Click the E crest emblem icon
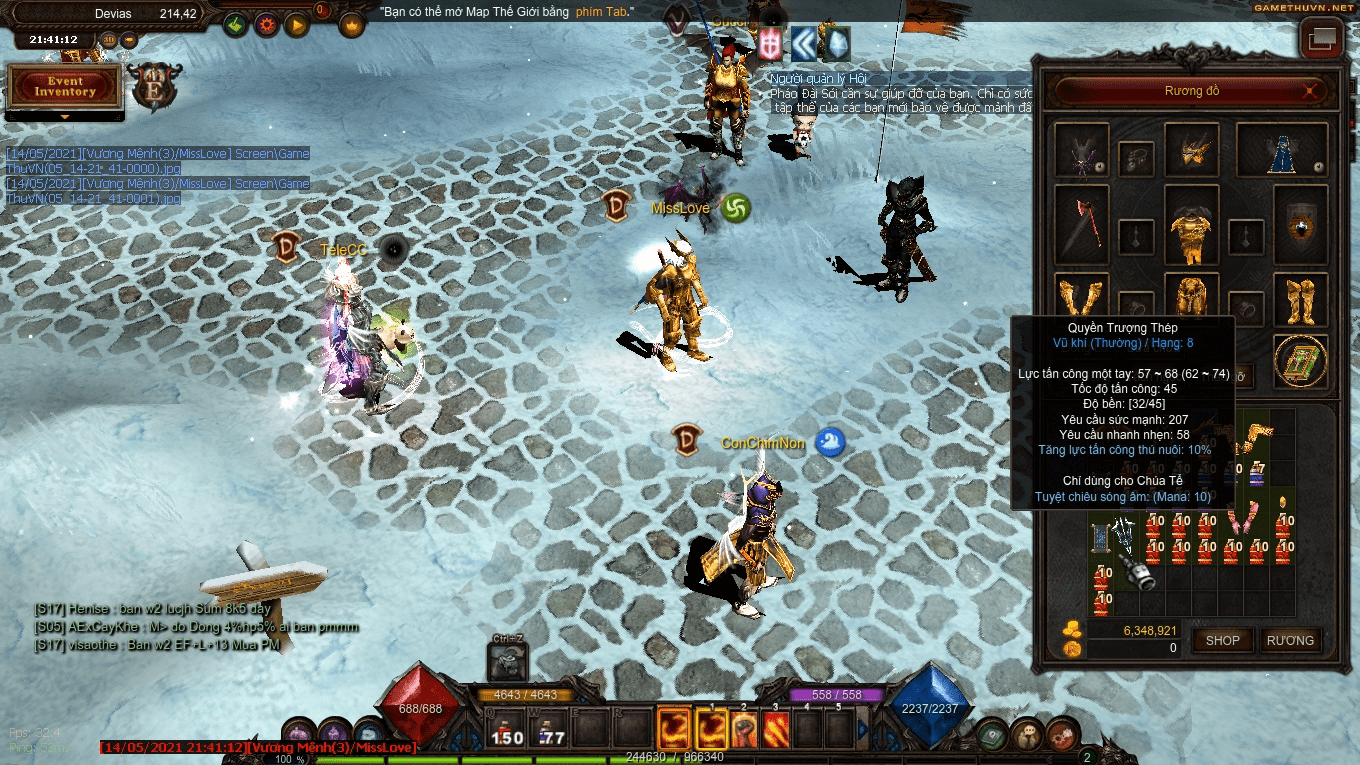Viewport: 1360px width, 765px height. point(155,87)
